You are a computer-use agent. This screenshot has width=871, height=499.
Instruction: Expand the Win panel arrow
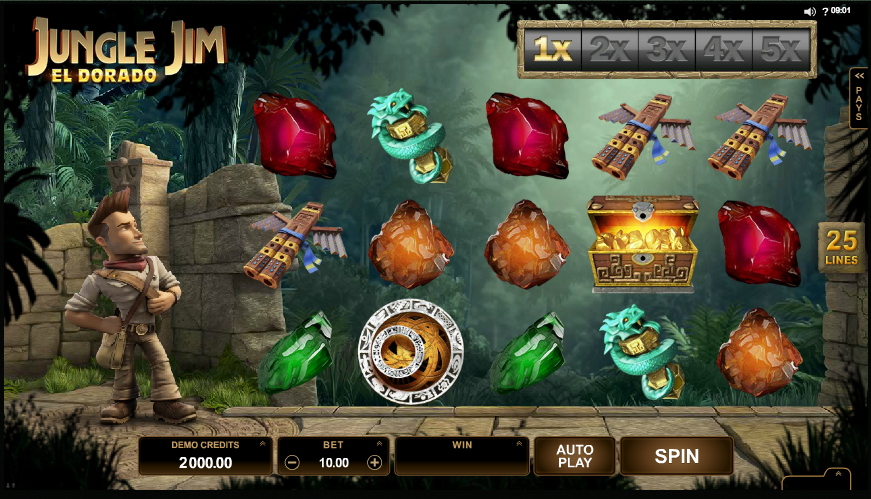(x=517, y=443)
